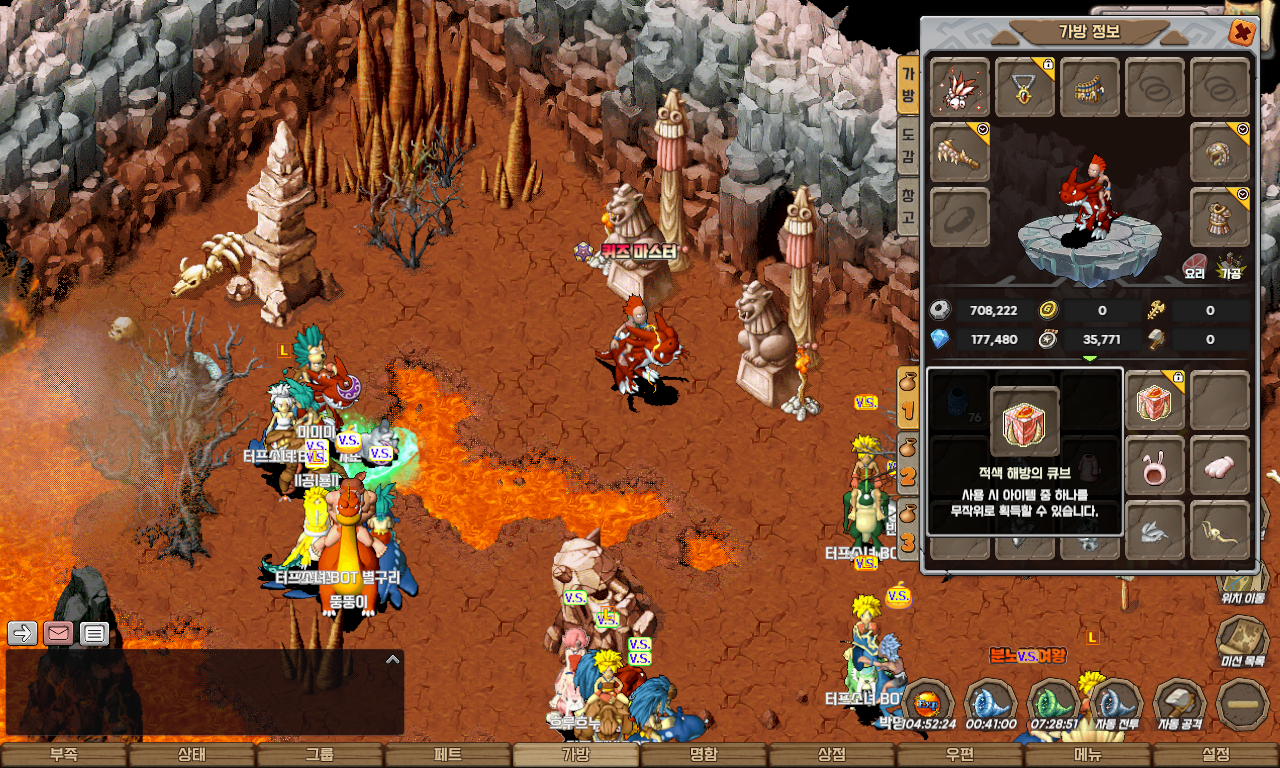The width and height of the screenshot is (1280, 768).
Task: Open the 페트 pet menu
Action: tap(448, 755)
